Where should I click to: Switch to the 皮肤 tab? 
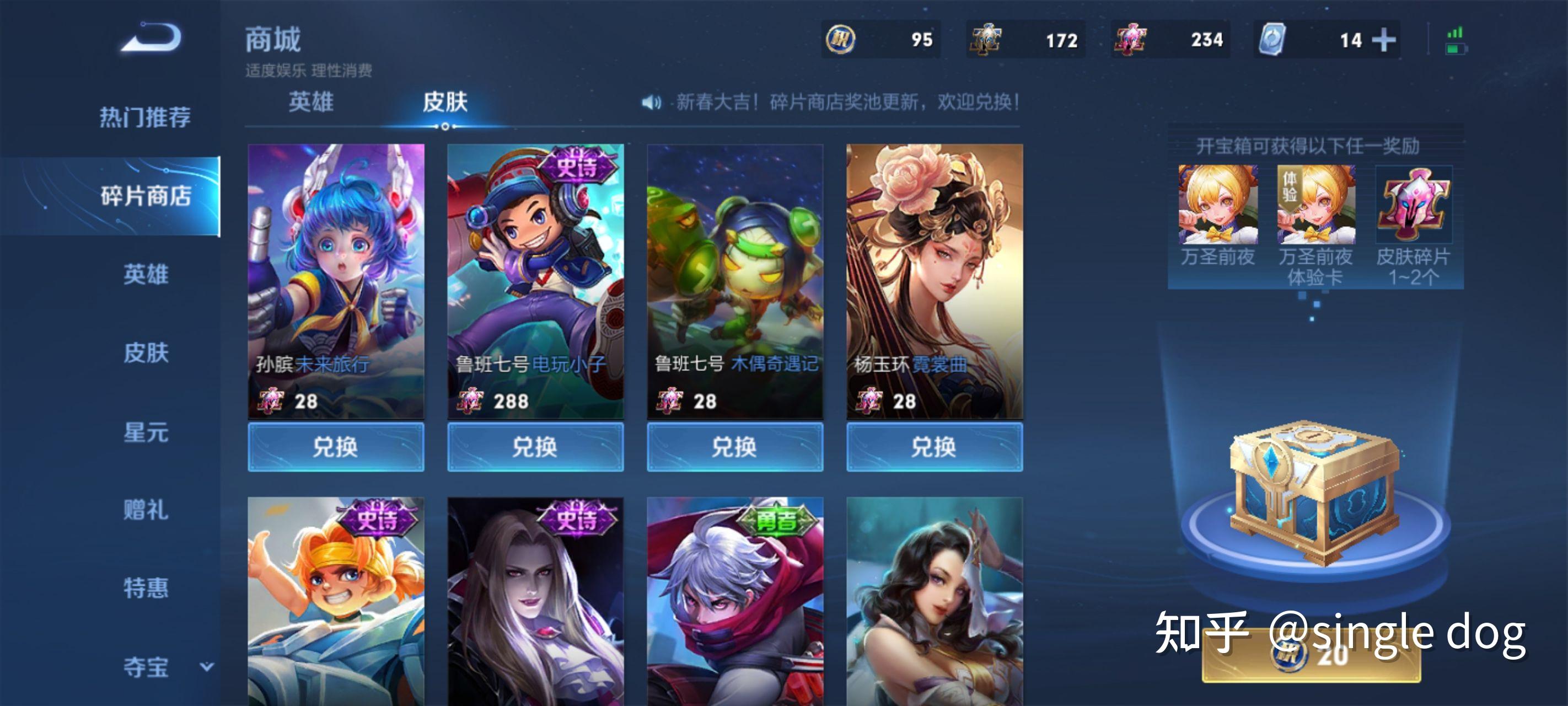coord(445,101)
